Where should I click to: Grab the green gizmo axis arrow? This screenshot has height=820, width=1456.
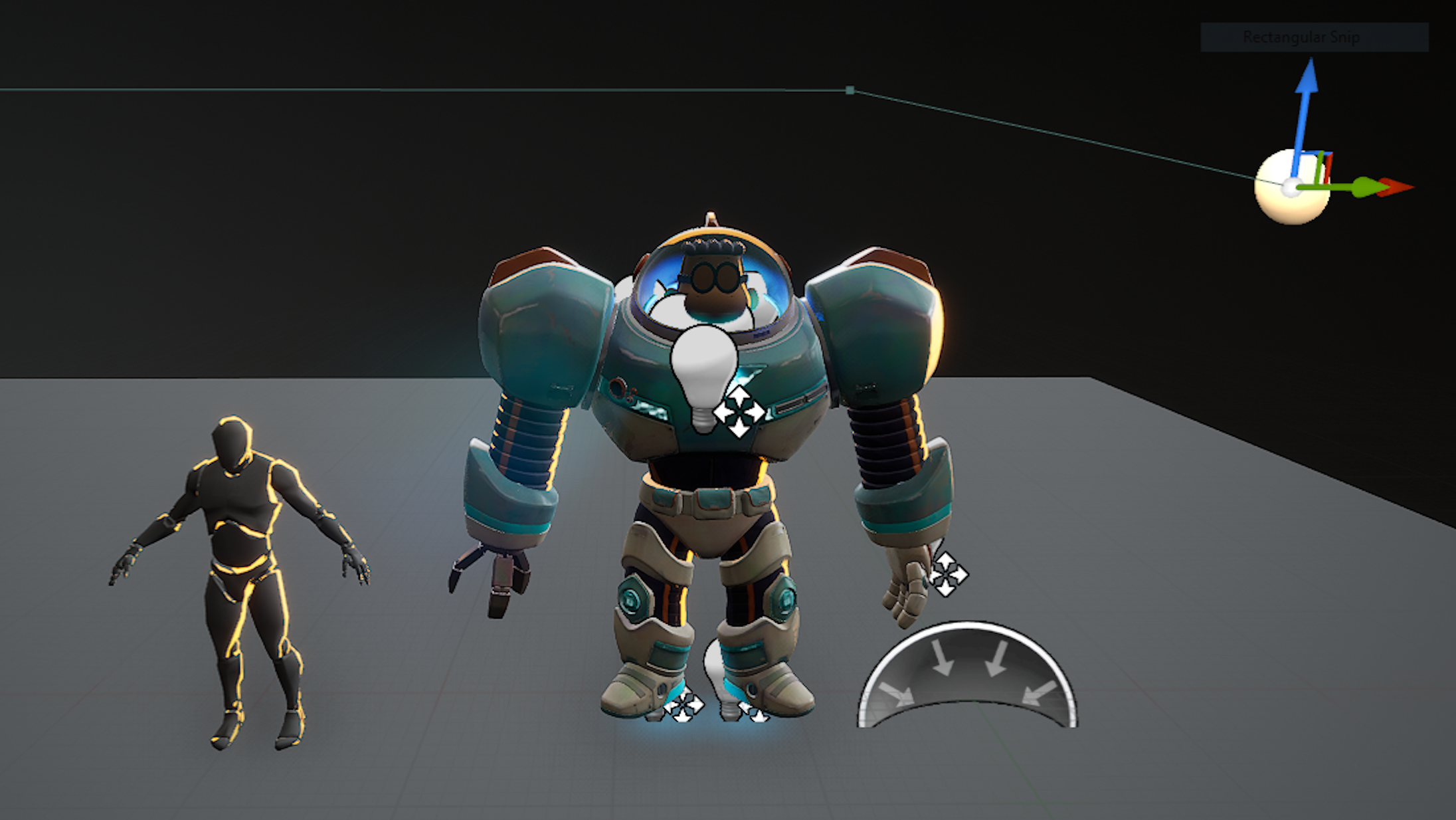(x=1363, y=187)
